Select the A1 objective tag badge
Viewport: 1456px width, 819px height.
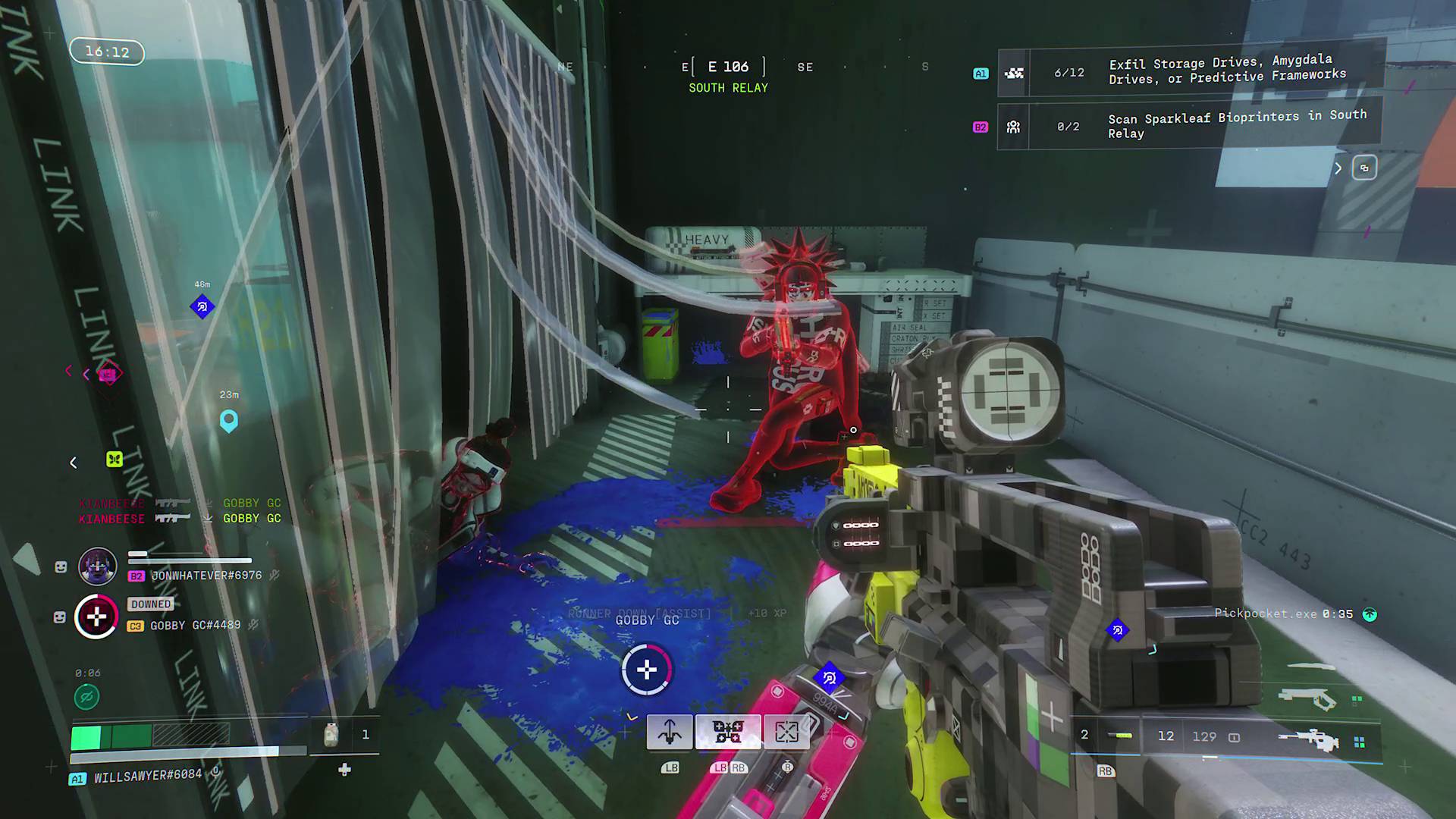(981, 73)
